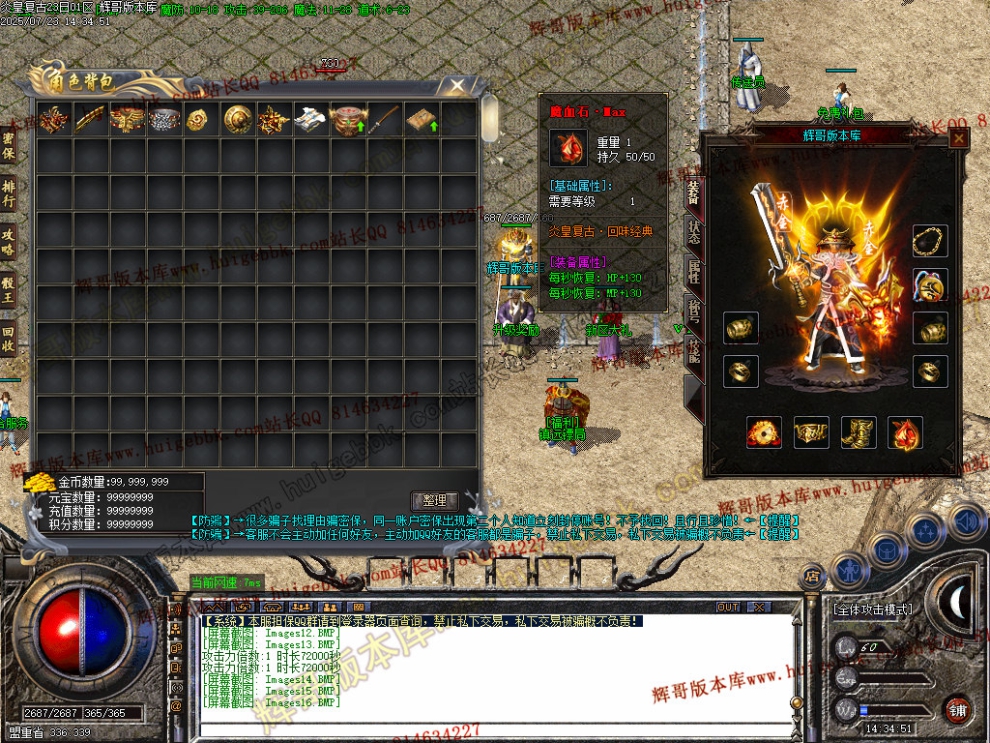The height and width of the screenshot is (743, 990).
Task: Open the 排行 ranking side button
Action: [8, 193]
